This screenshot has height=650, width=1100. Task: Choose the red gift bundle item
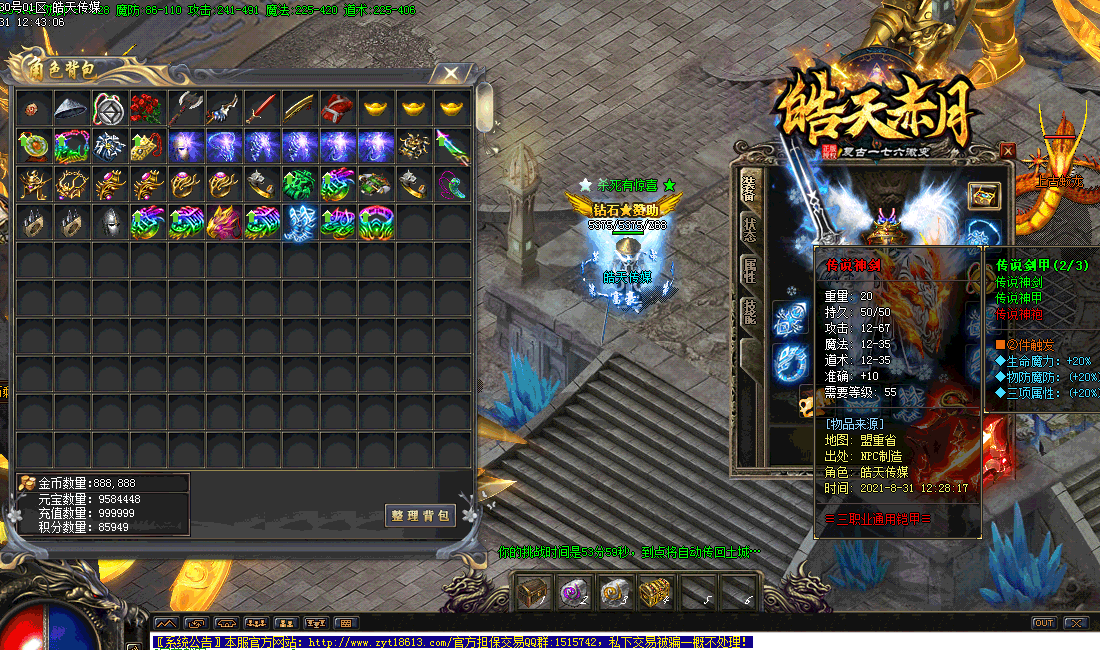tap(336, 107)
